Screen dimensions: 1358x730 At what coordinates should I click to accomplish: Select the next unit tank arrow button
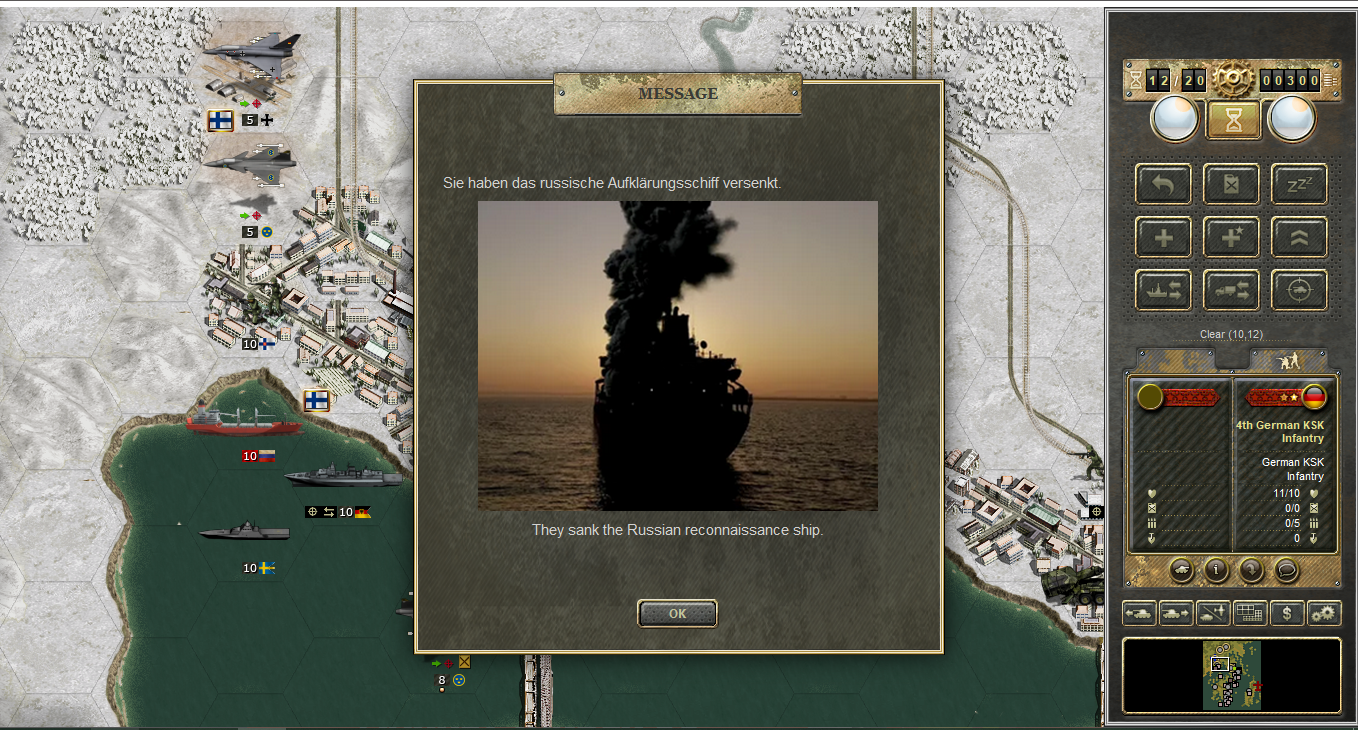tap(1176, 613)
